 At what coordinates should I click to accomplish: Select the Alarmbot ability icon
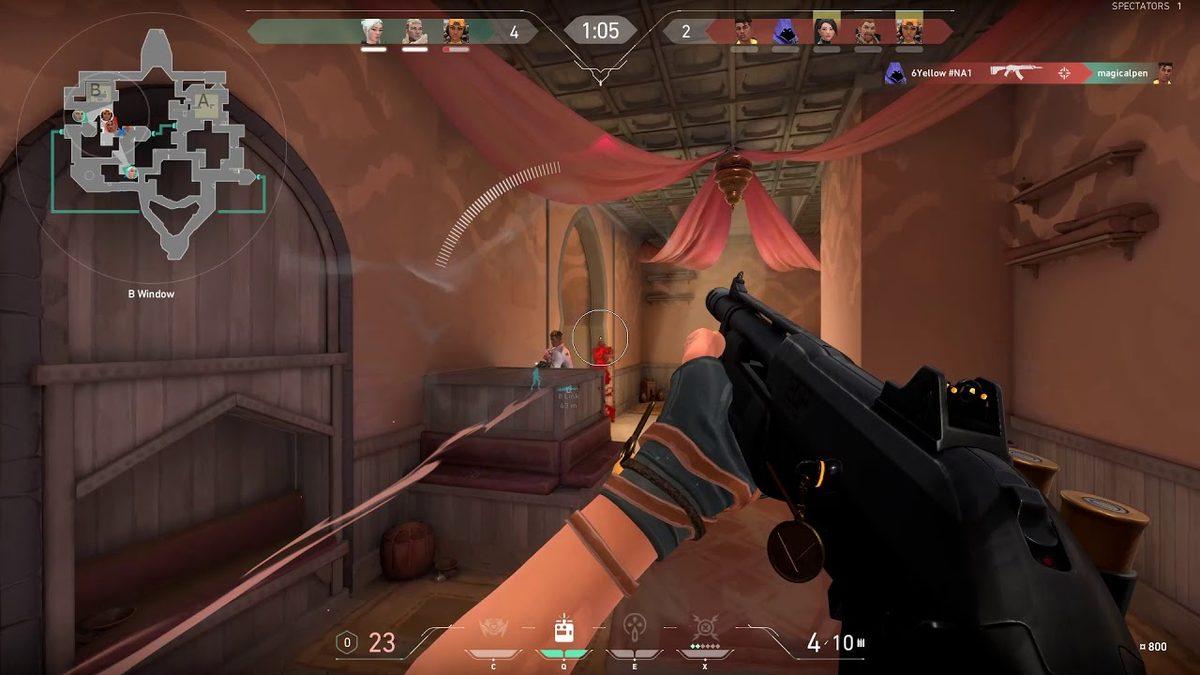tap(563, 630)
